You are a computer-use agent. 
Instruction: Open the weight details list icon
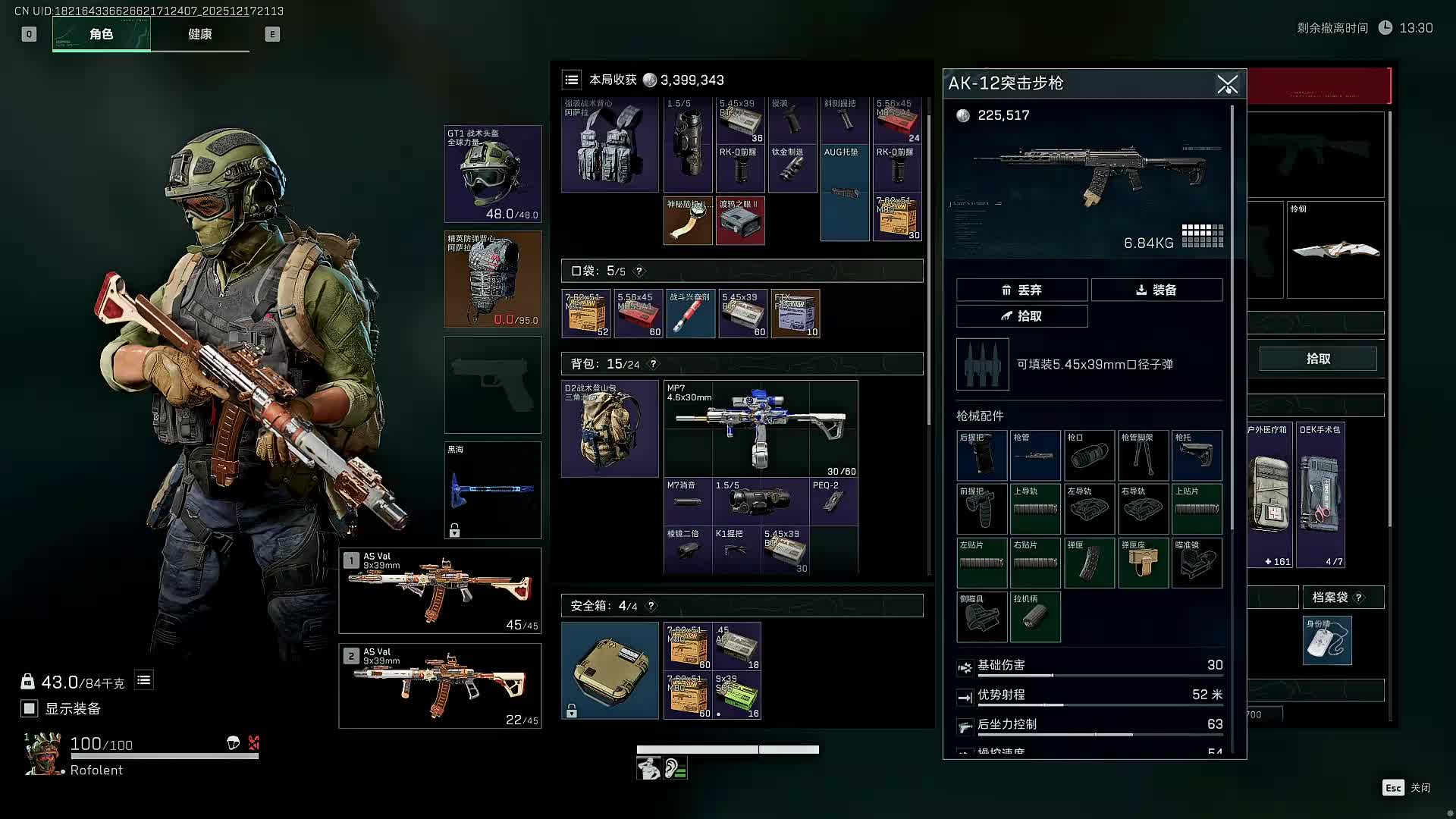[144, 680]
